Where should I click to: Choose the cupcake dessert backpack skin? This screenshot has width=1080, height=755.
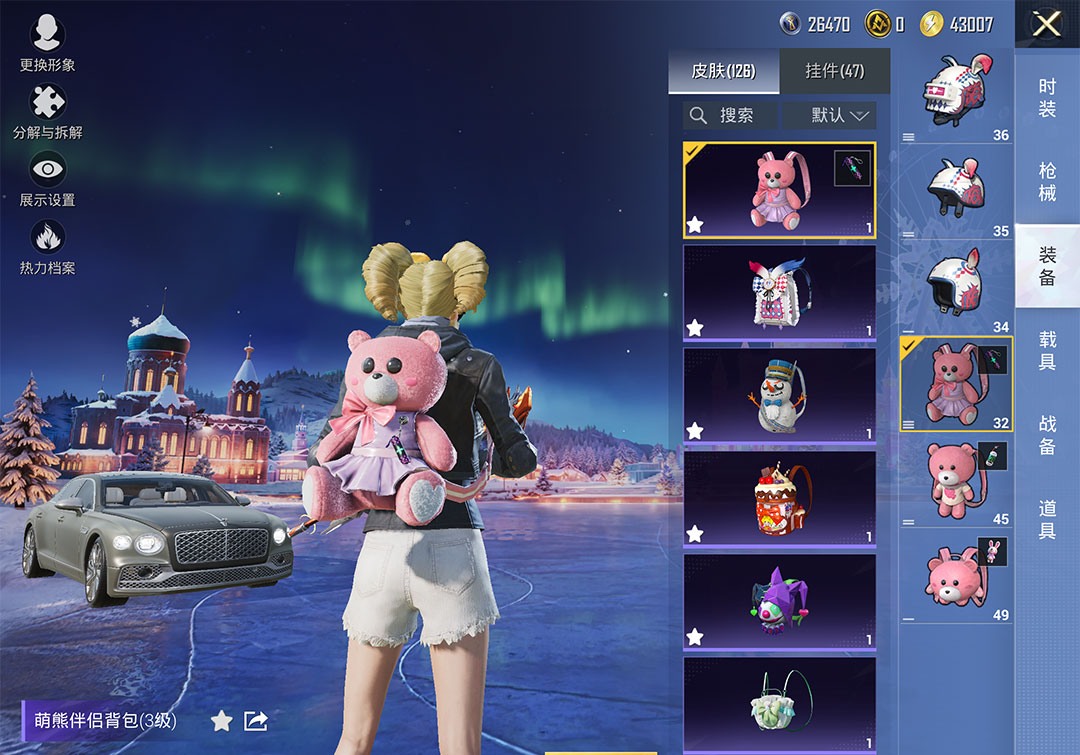pyautogui.click(x=779, y=498)
